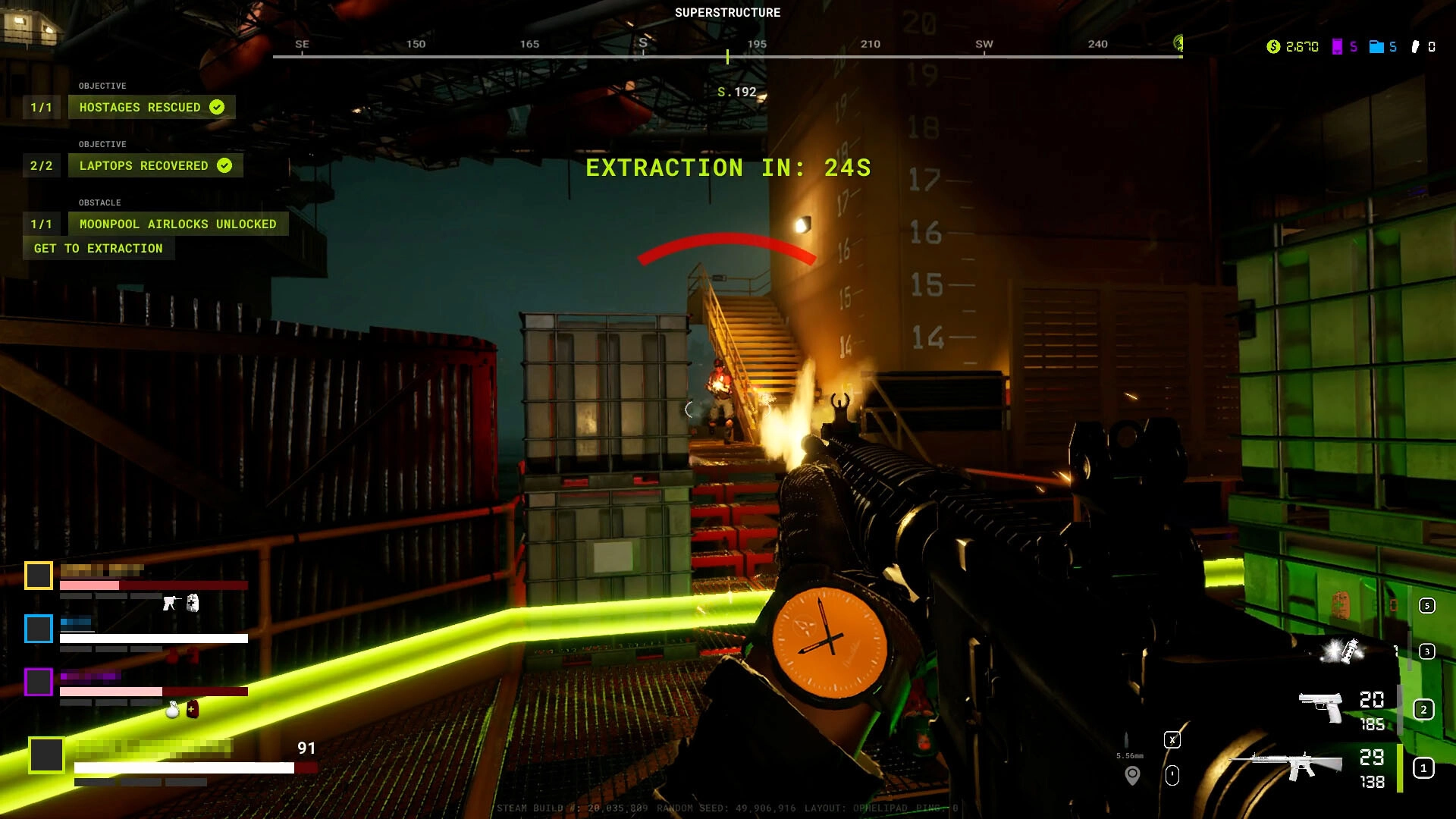This screenshot has height=819, width=1456.
Task: Click your health bar showing 91
Action: (x=190, y=767)
